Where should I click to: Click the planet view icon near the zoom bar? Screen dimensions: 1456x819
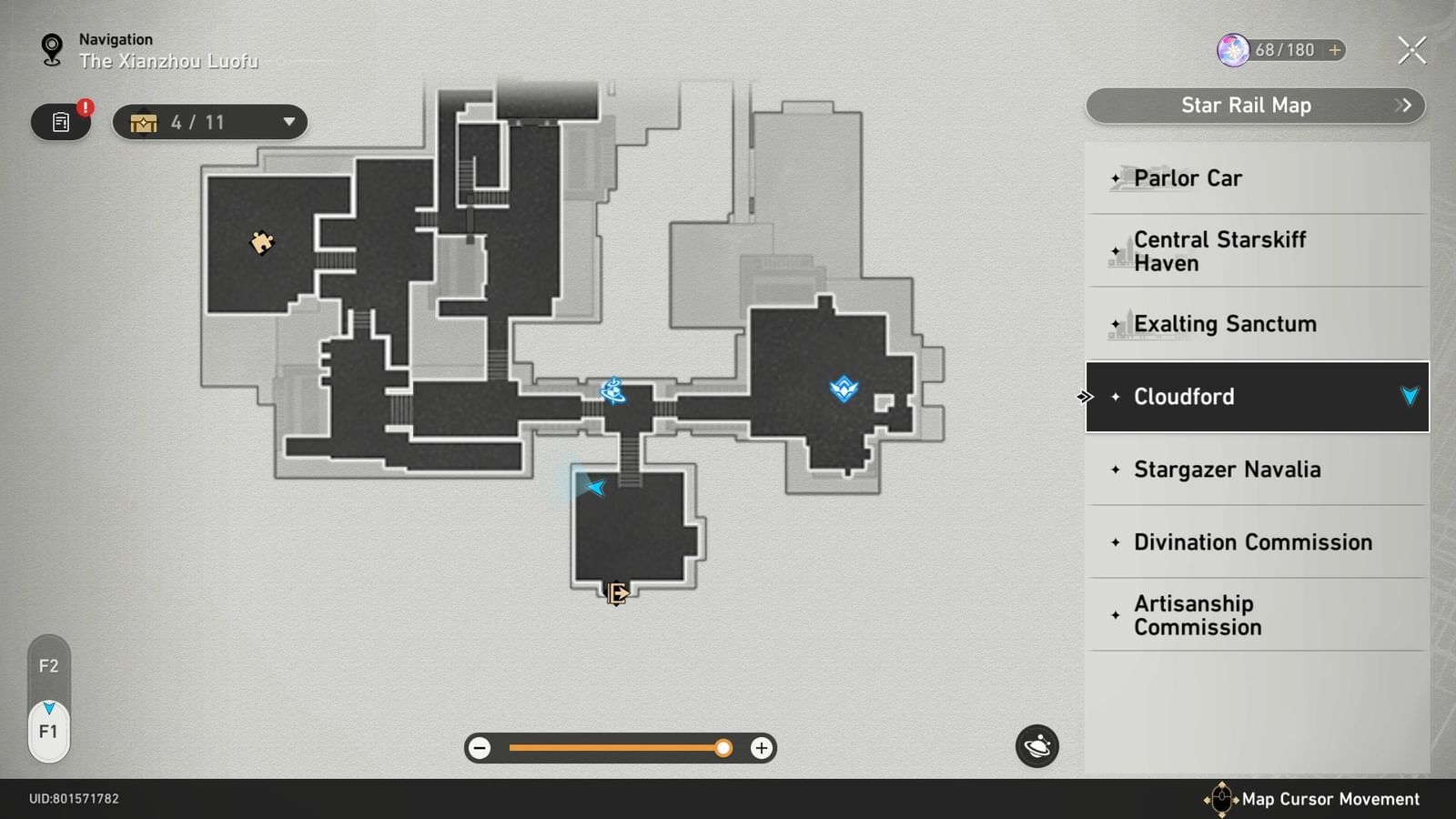pos(1036,746)
